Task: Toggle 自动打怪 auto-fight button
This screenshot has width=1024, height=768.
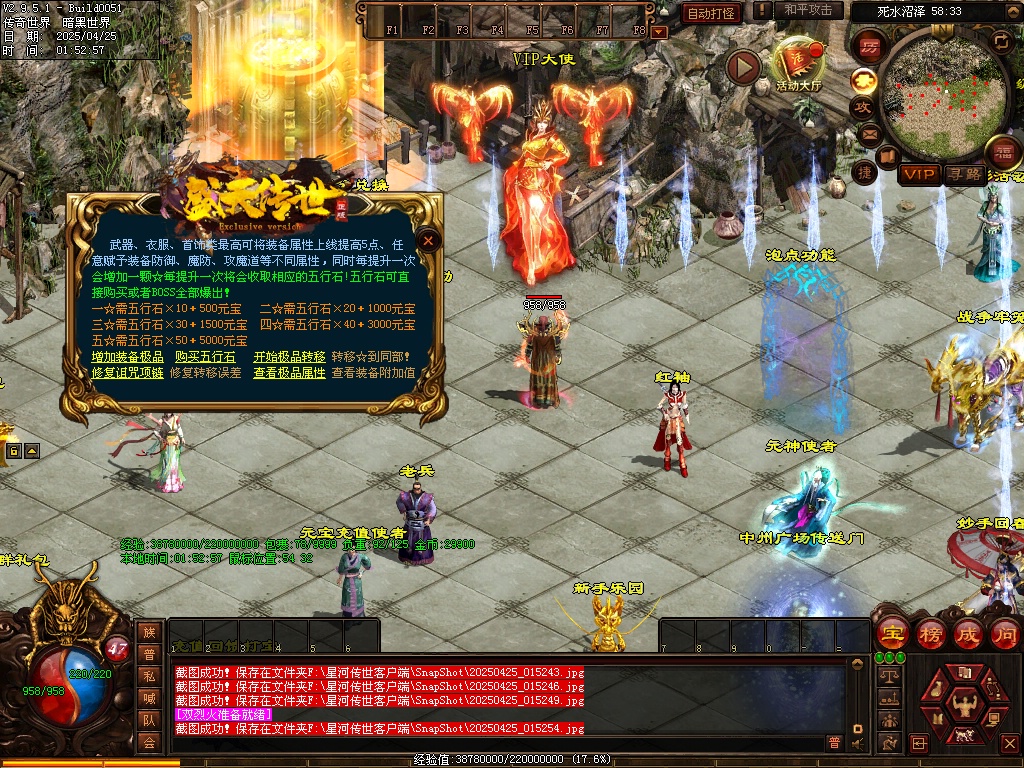Action: [711, 13]
